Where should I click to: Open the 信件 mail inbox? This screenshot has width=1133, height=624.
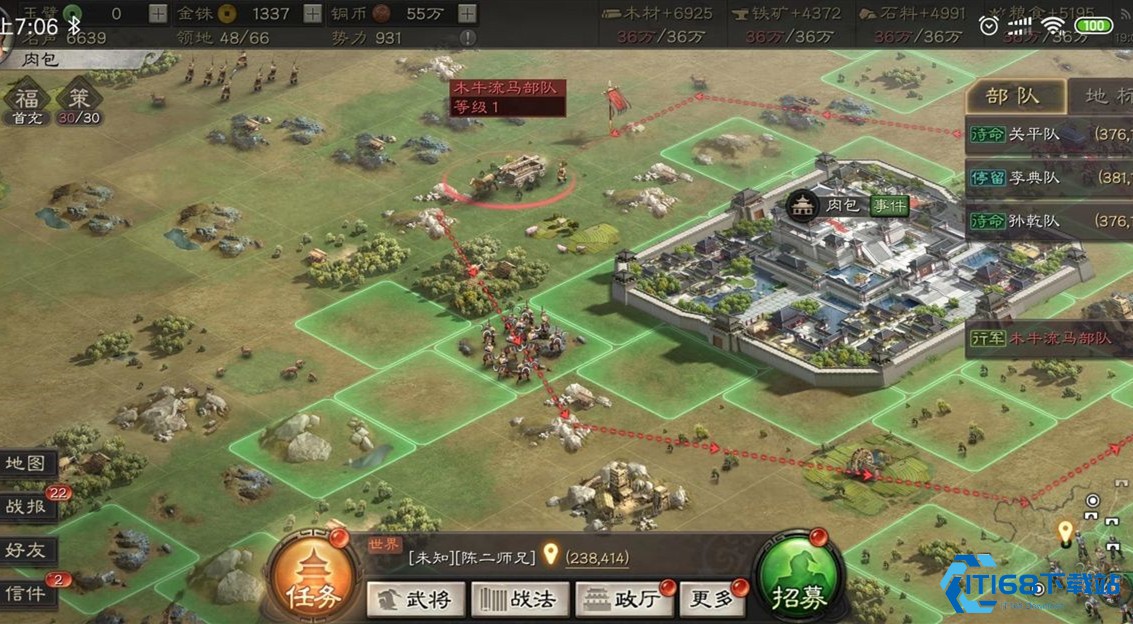pos(27,594)
